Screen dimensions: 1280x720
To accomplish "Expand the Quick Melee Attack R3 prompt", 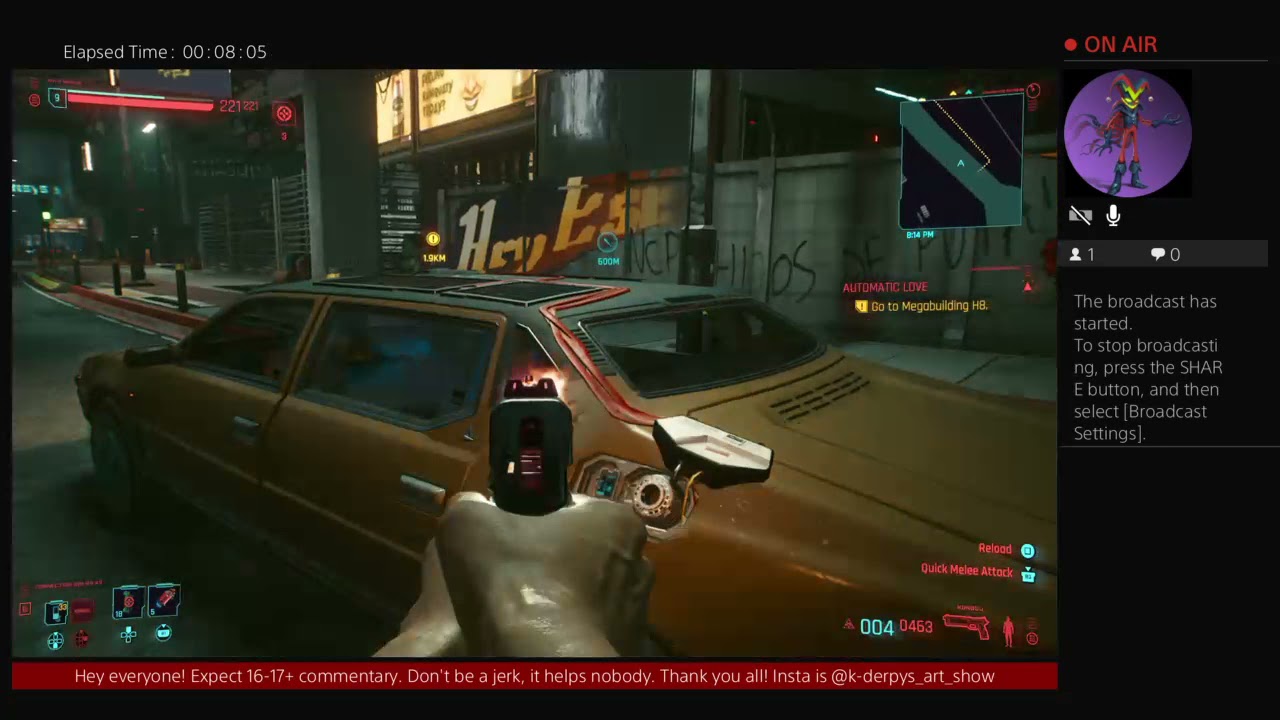I will [1028, 572].
